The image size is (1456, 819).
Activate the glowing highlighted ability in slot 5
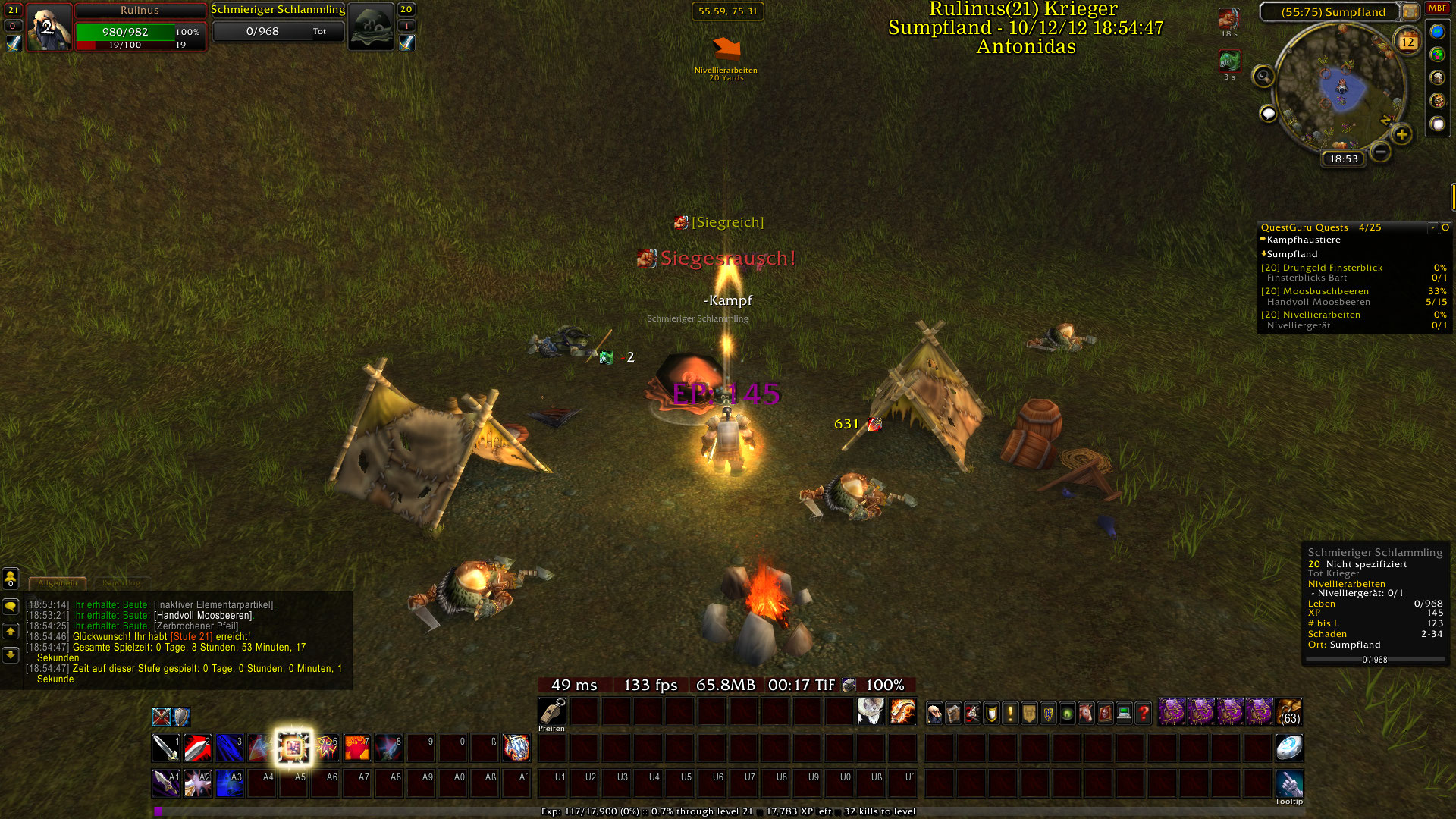click(x=293, y=748)
